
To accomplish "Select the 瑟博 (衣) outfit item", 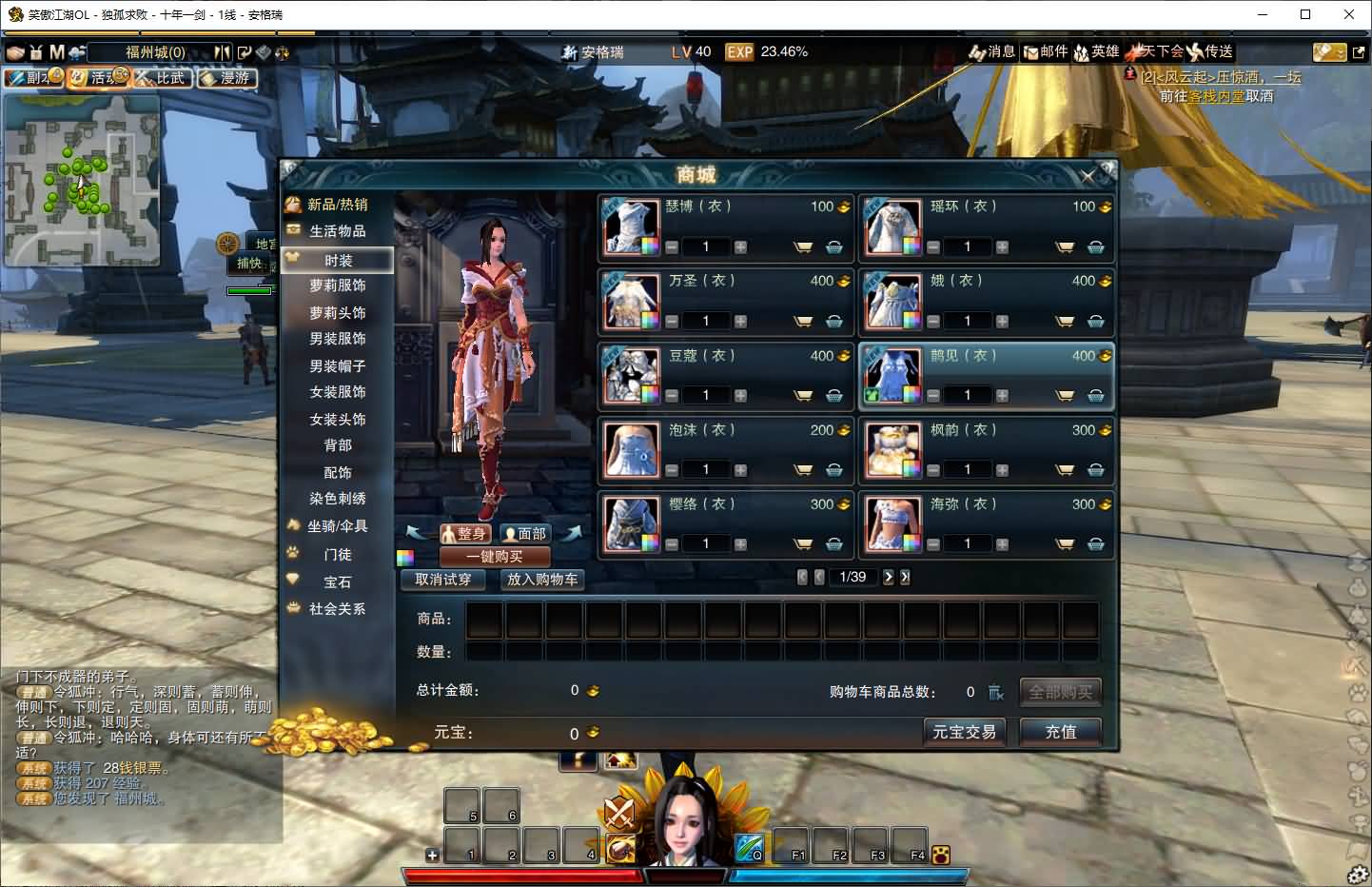I will (x=631, y=227).
